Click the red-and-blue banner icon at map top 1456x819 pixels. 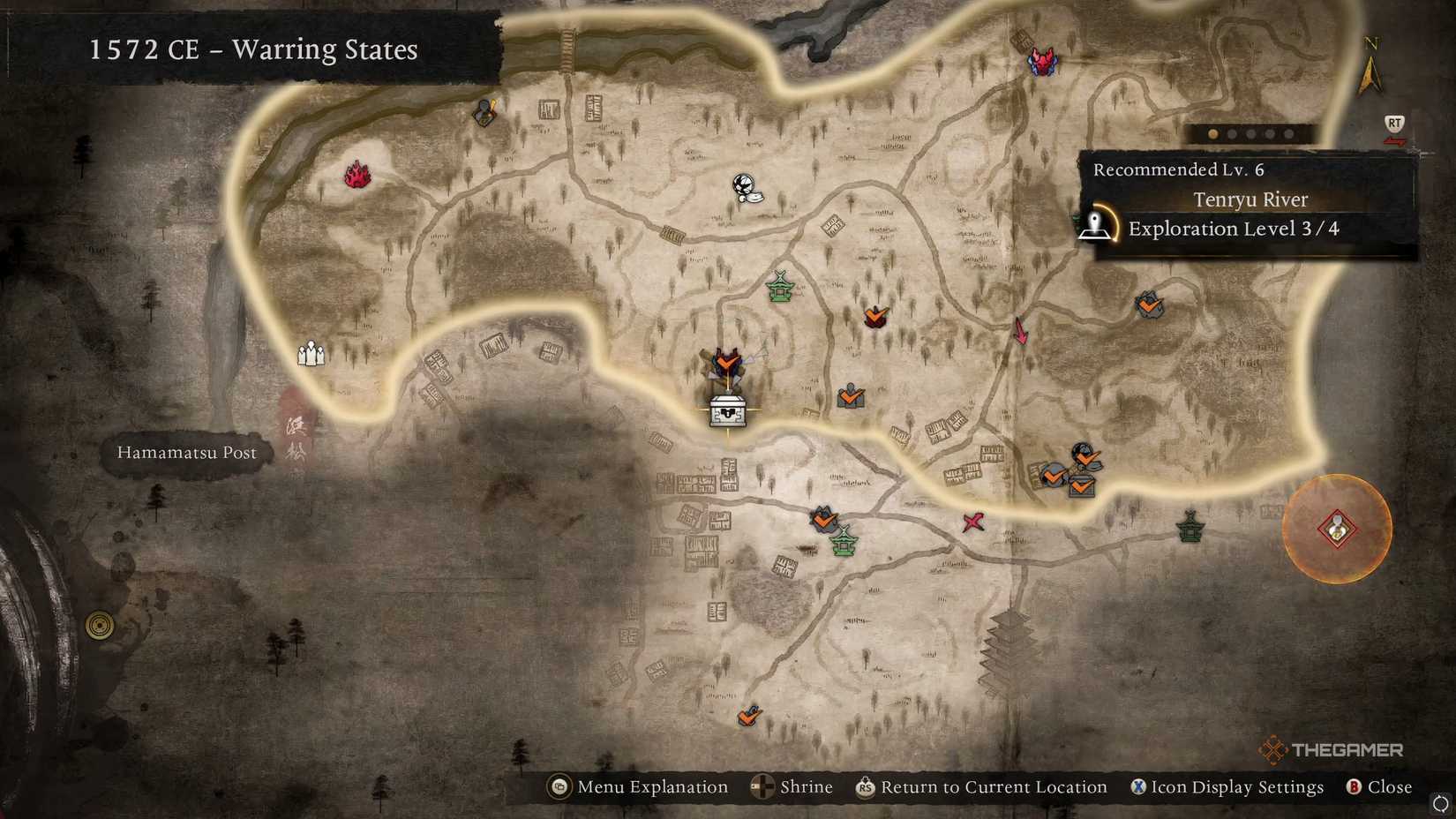coord(1043,60)
